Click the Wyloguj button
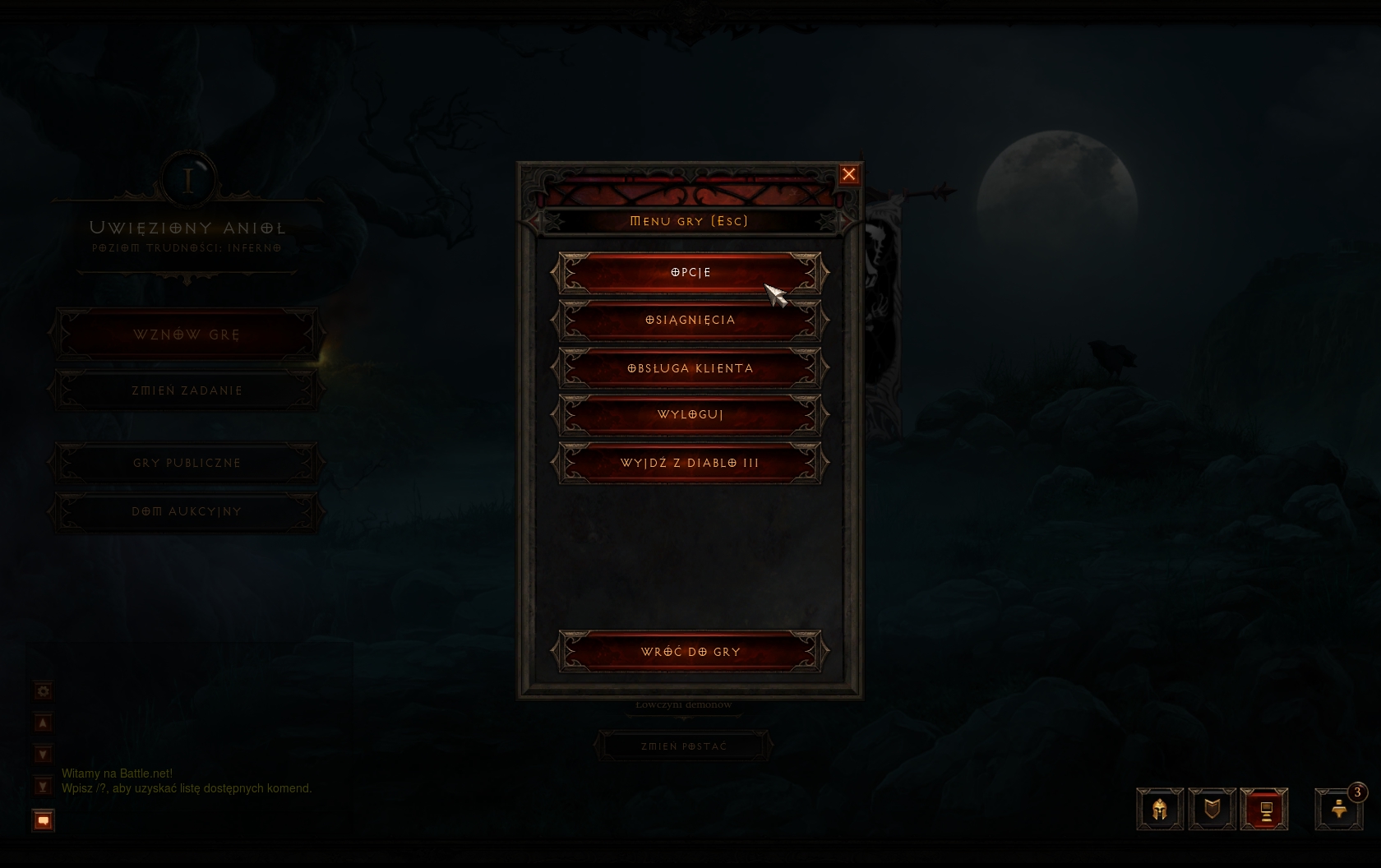 [x=690, y=415]
